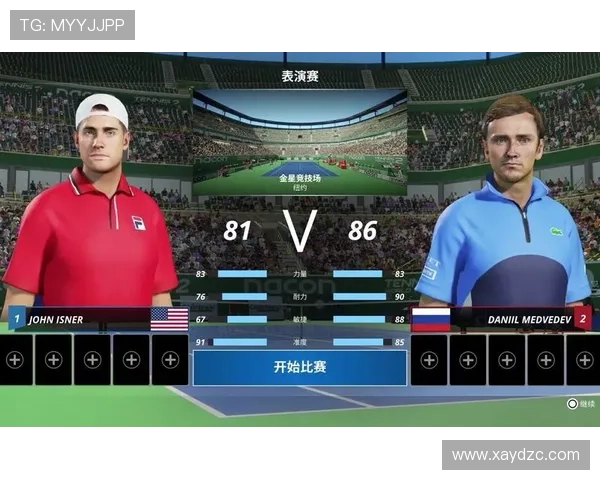
Task: Choose the John Isner player name bar
Action: pos(97,320)
